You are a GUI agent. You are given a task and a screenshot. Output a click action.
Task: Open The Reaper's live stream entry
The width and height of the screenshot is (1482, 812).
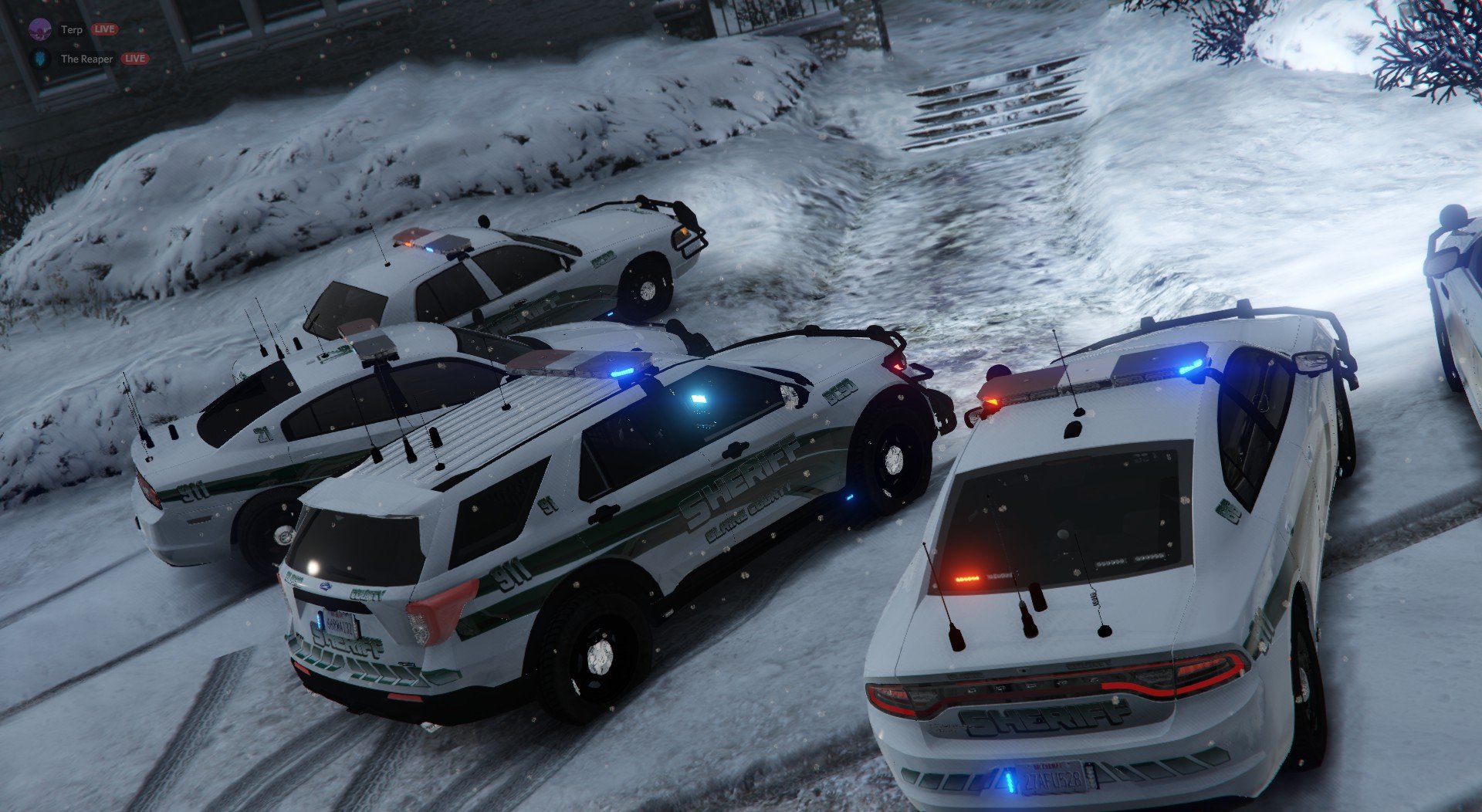point(86,59)
